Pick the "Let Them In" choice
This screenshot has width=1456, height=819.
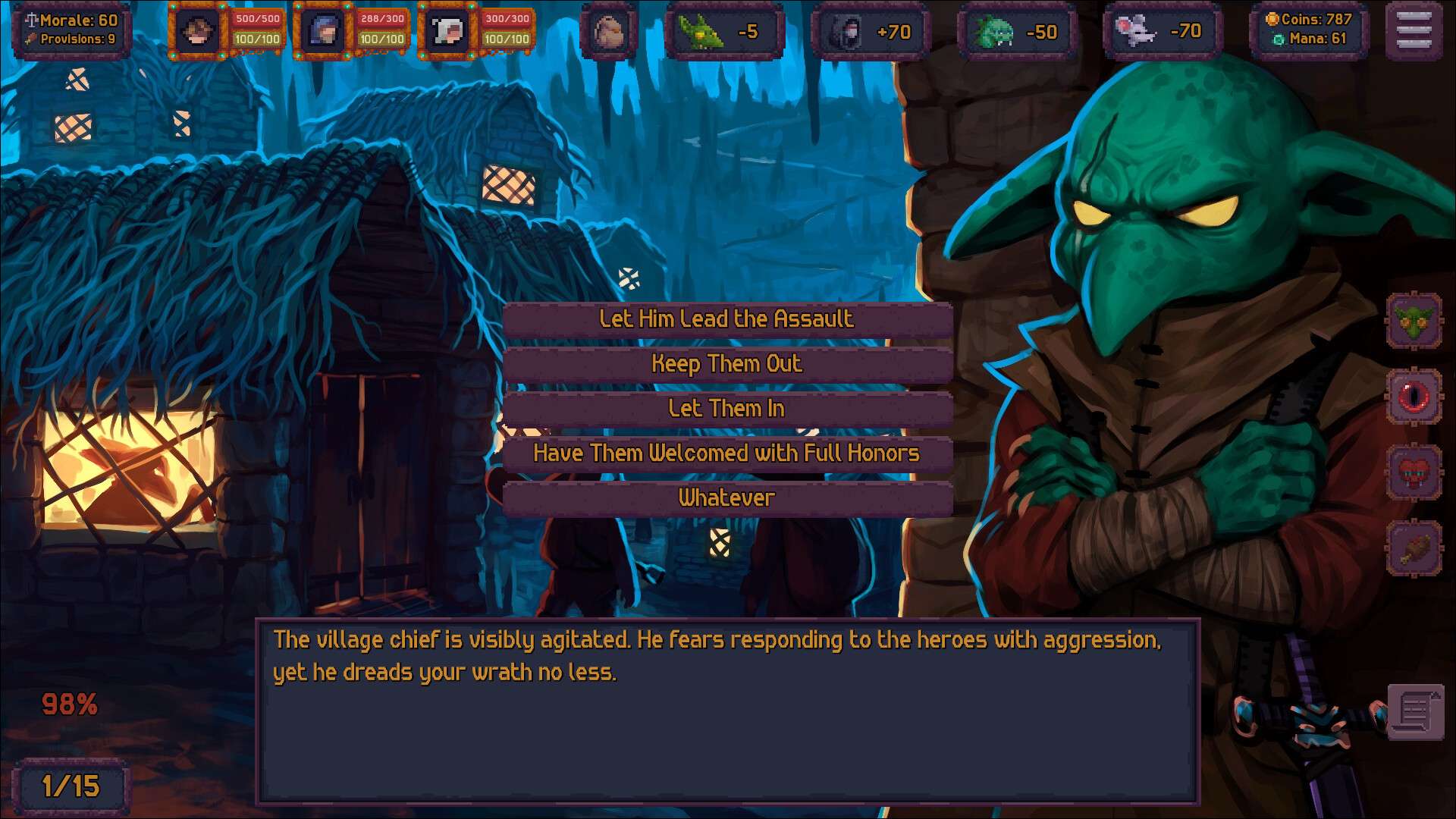pos(726,409)
